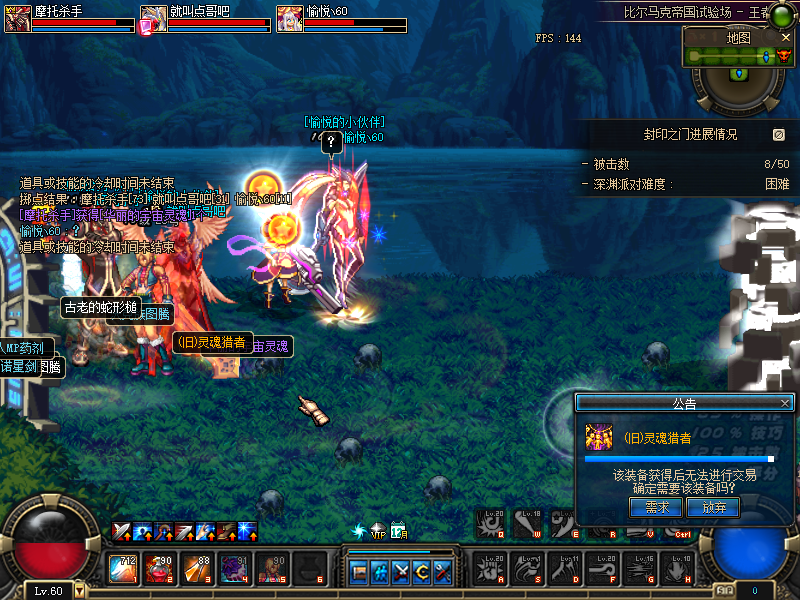Viewport: 800px width, 600px height.
Task: Click the 需求 (need) button
Action: pyautogui.click(x=656, y=507)
